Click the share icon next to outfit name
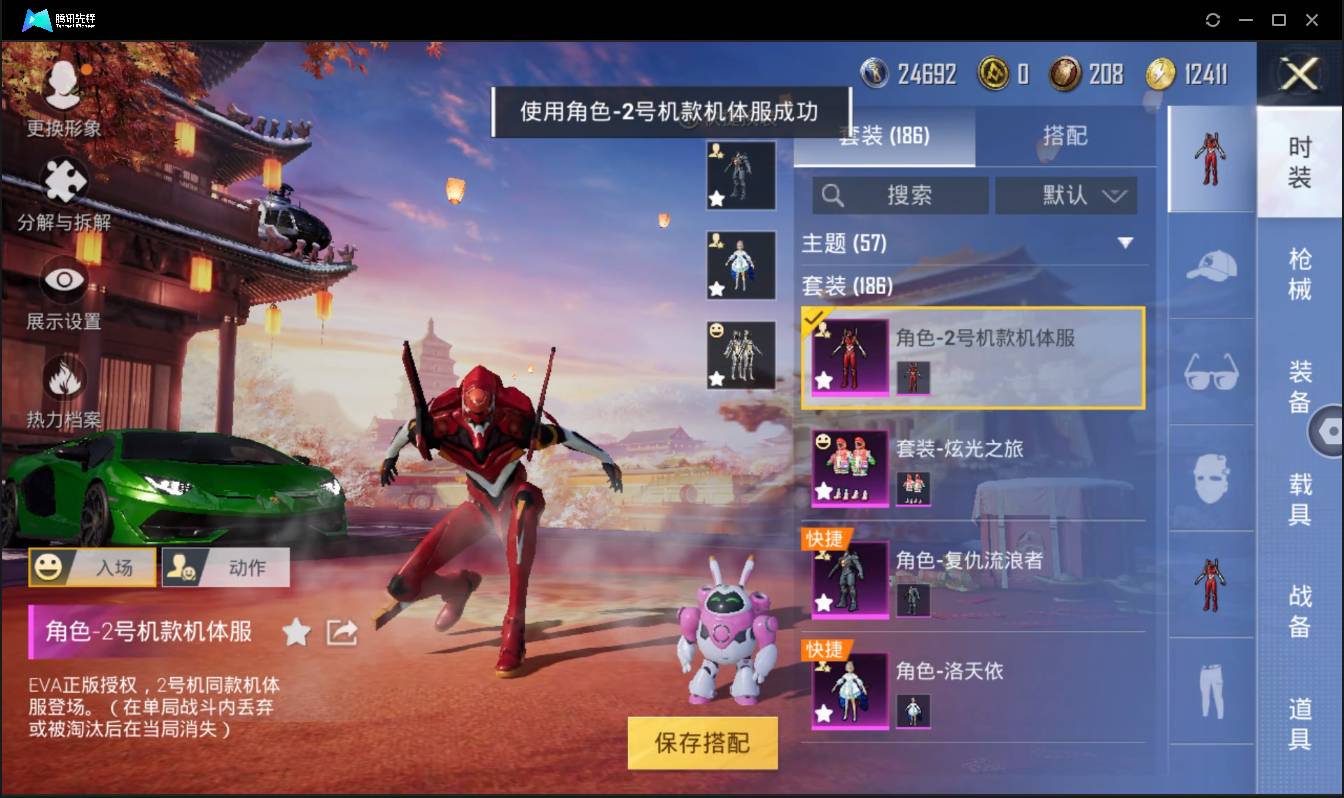This screenshot has width=1344, height=798. click(x=341, y=632)
